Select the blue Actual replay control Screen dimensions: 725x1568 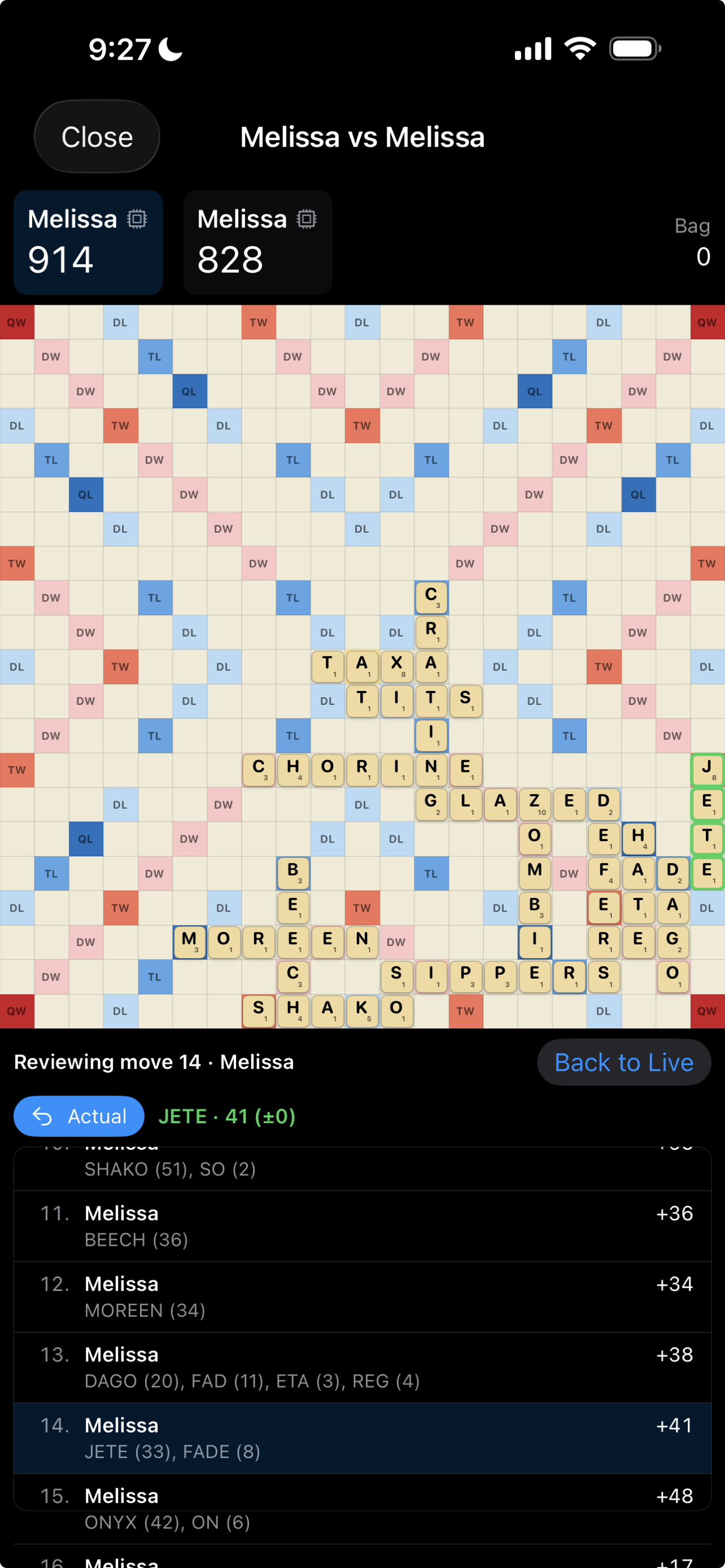click(79, 1116)
